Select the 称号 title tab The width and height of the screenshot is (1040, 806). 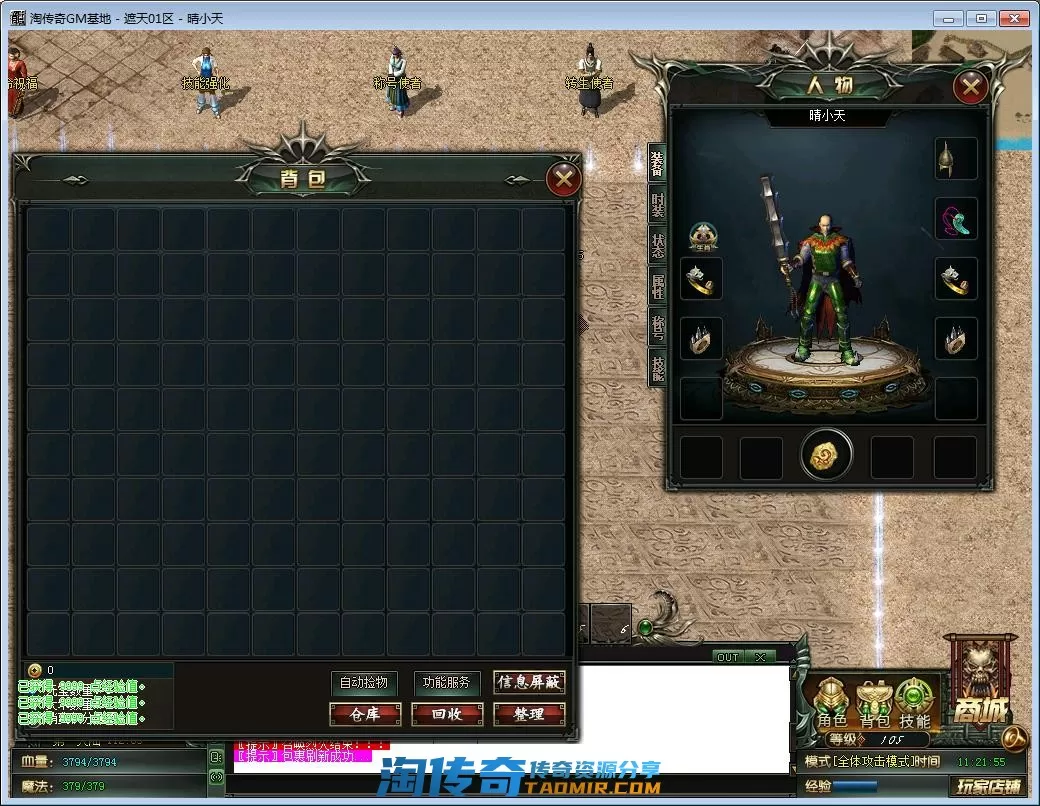coord(658,326)
